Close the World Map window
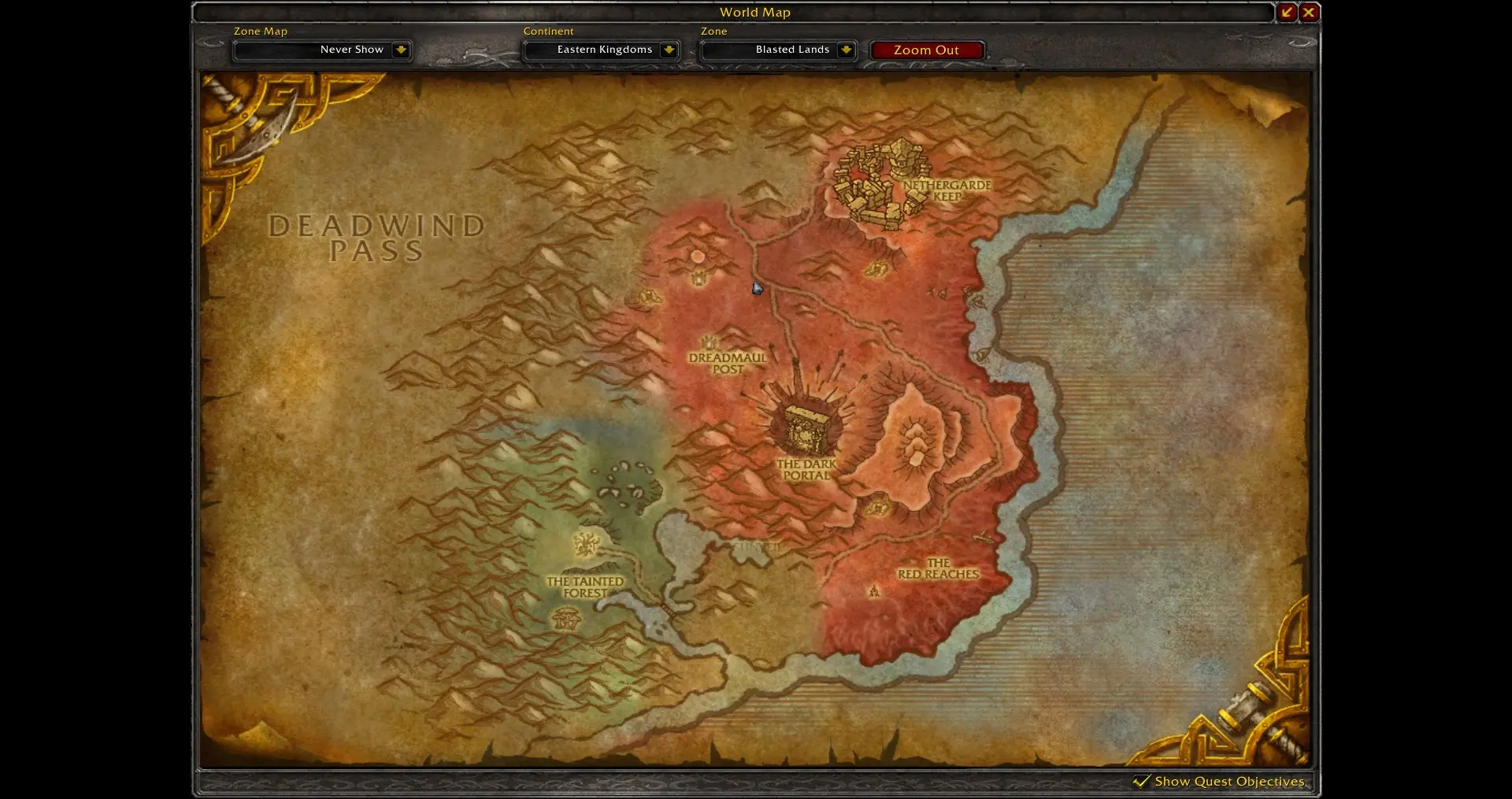 tap(1309, 13)
